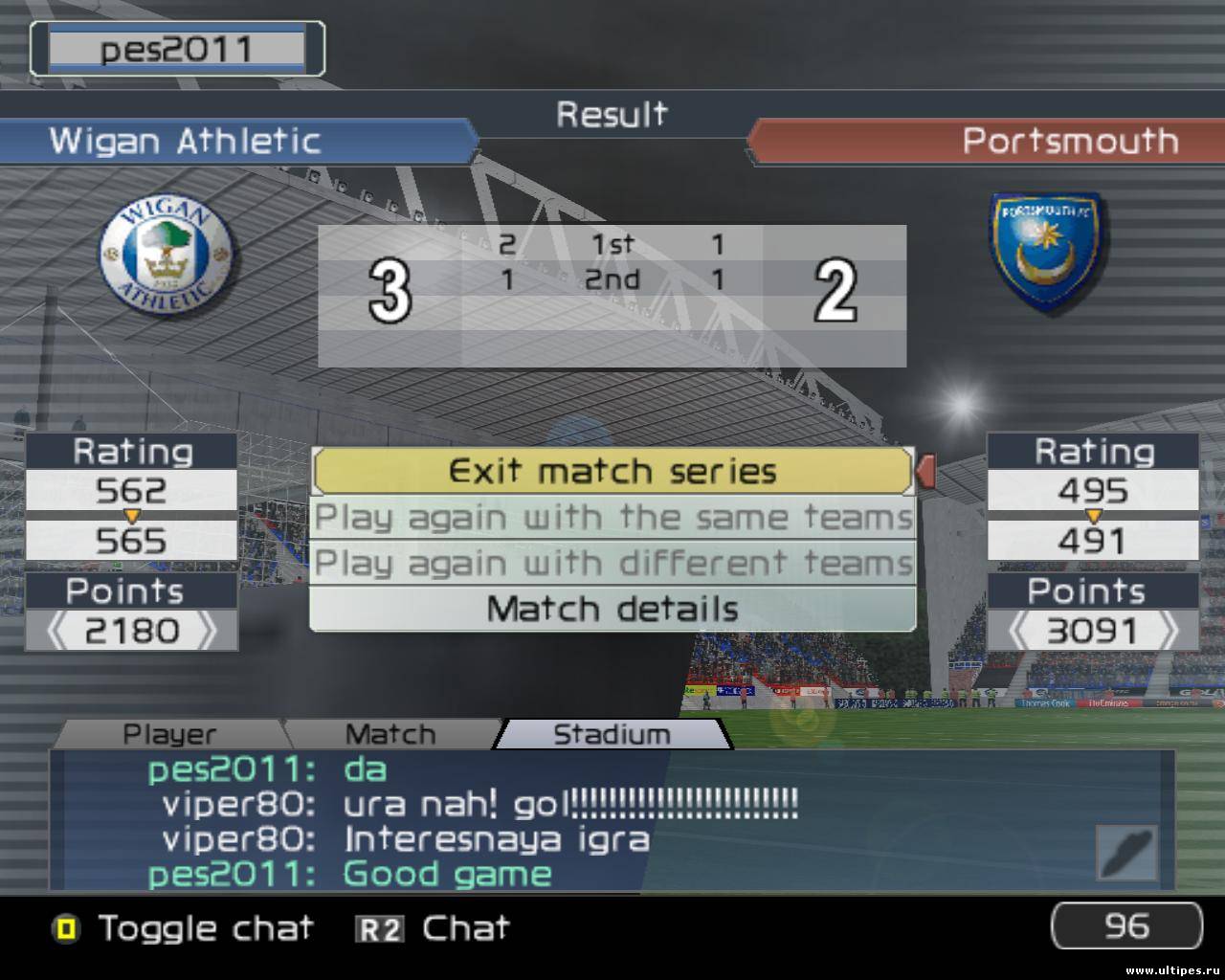The height and width of the screenshot is (980, 1225).
Task: Switch to the Player chat tab
Action: [x=169, y=734]
